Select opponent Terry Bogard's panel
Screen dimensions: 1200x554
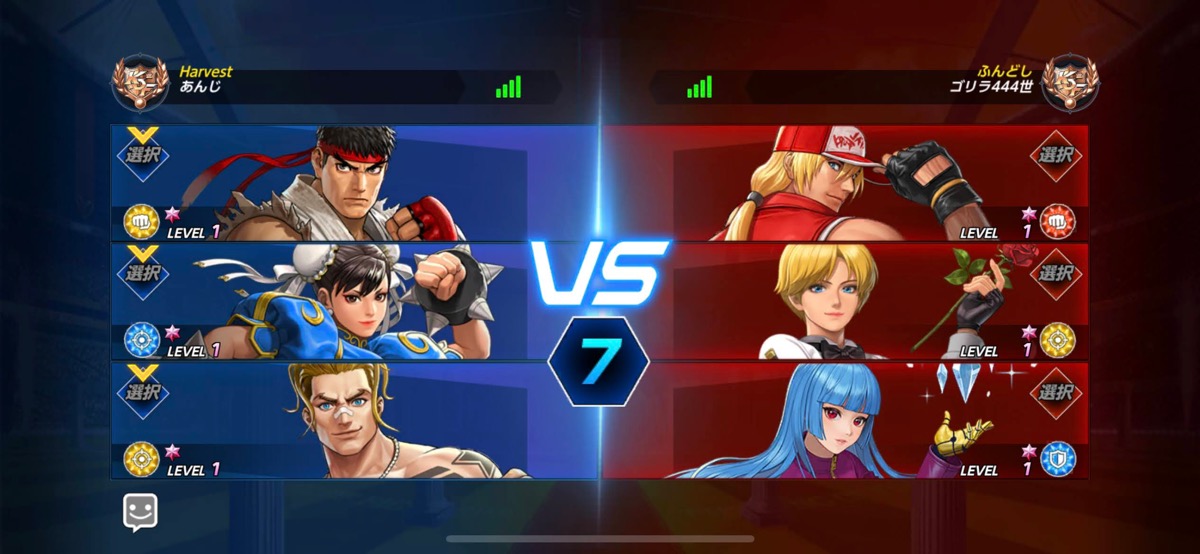[845, 182]
